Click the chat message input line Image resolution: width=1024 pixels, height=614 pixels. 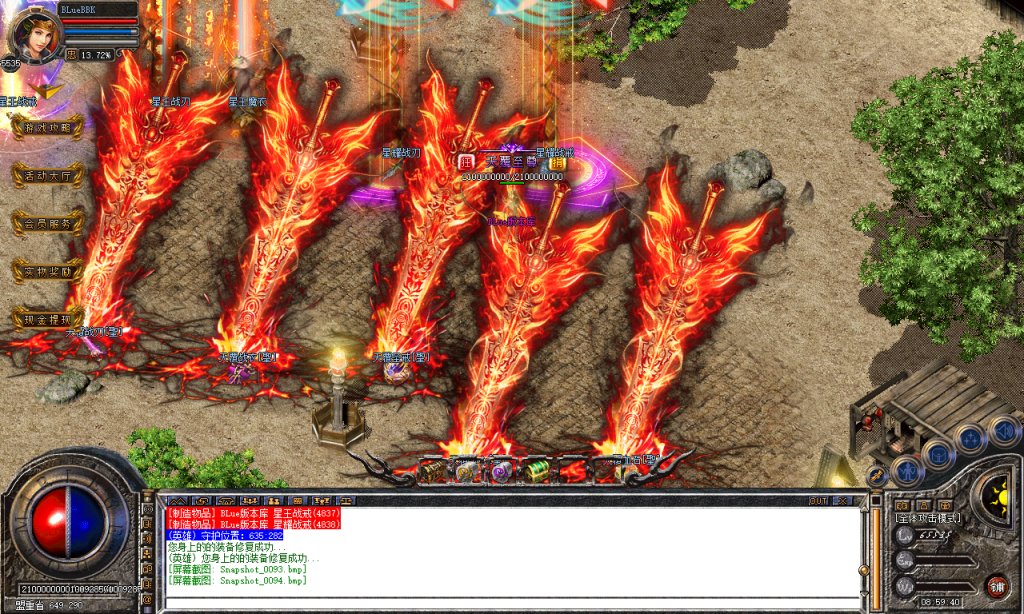point(500,601)
